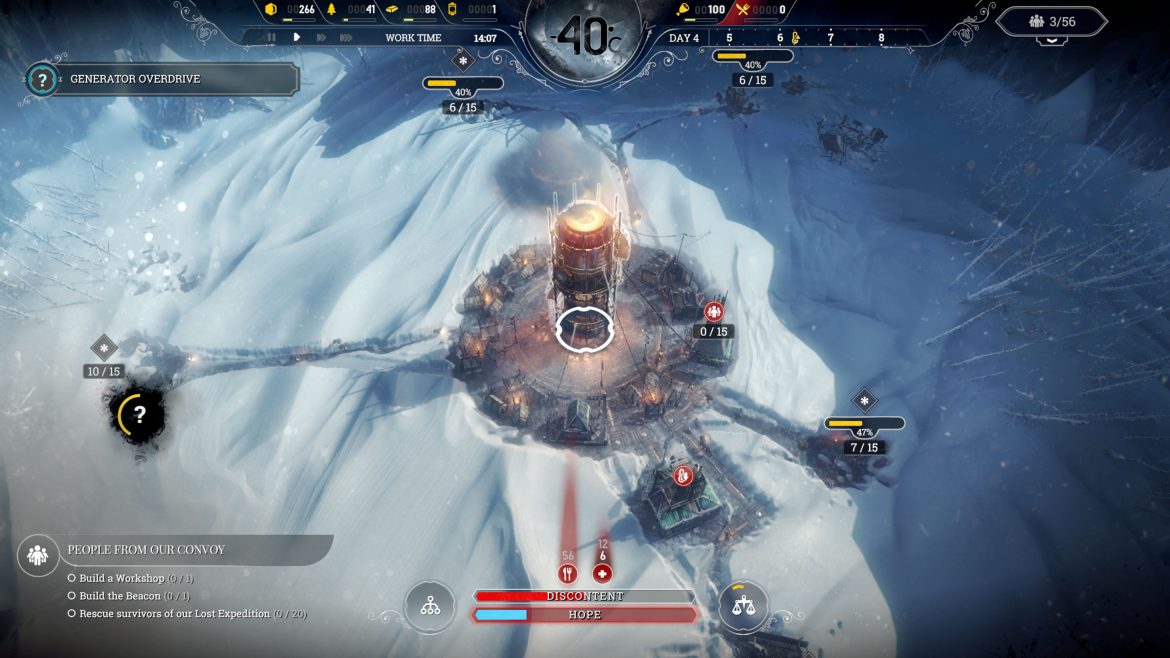Open the technology tree button
Screen dimensions: 1170x658
pos(430,606)
